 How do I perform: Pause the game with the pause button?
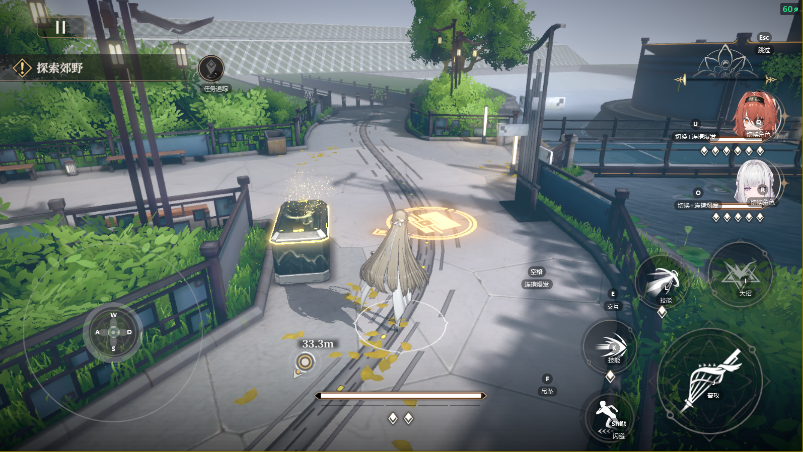click(x=61, y=27)
